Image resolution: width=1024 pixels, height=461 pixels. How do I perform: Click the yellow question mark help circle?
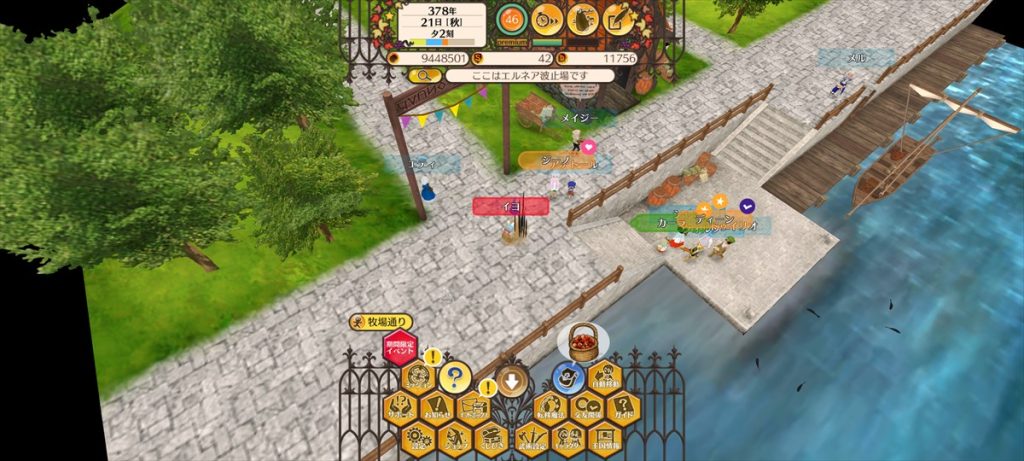coord(455,377)
